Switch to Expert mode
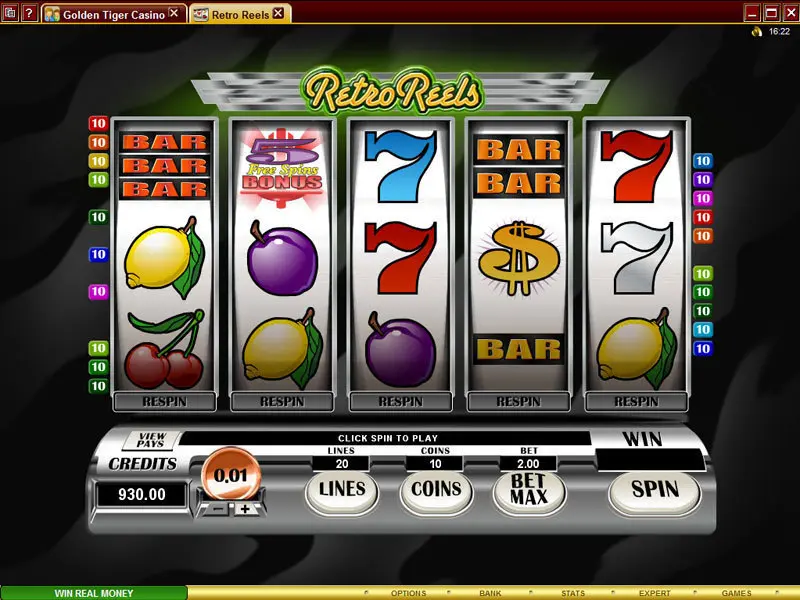This screenshot has height=600, width=800. point(655,593)
